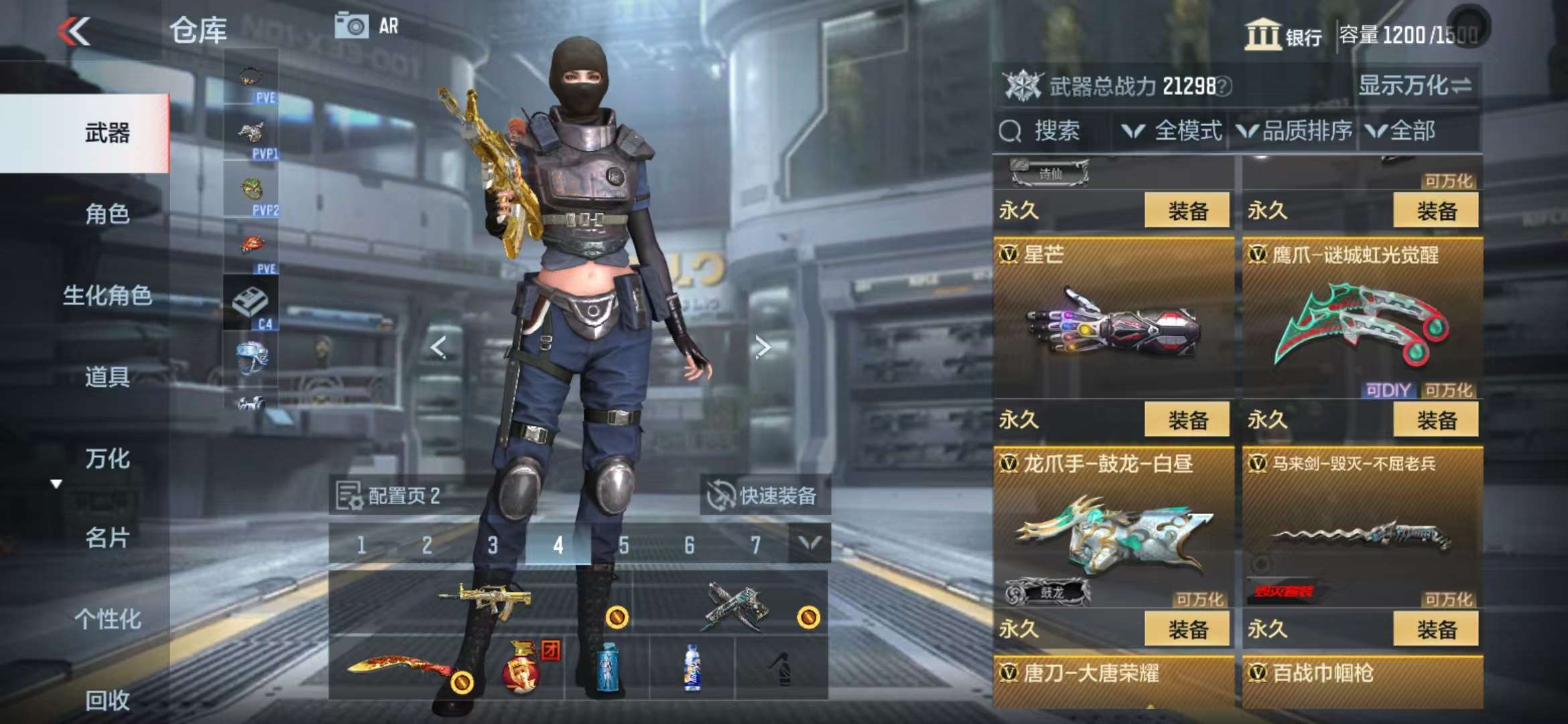Select the 鹰爪-谜城虹光觉醒 weapon card
This screenshot has height=724, width=1568.
(1362, 322)
